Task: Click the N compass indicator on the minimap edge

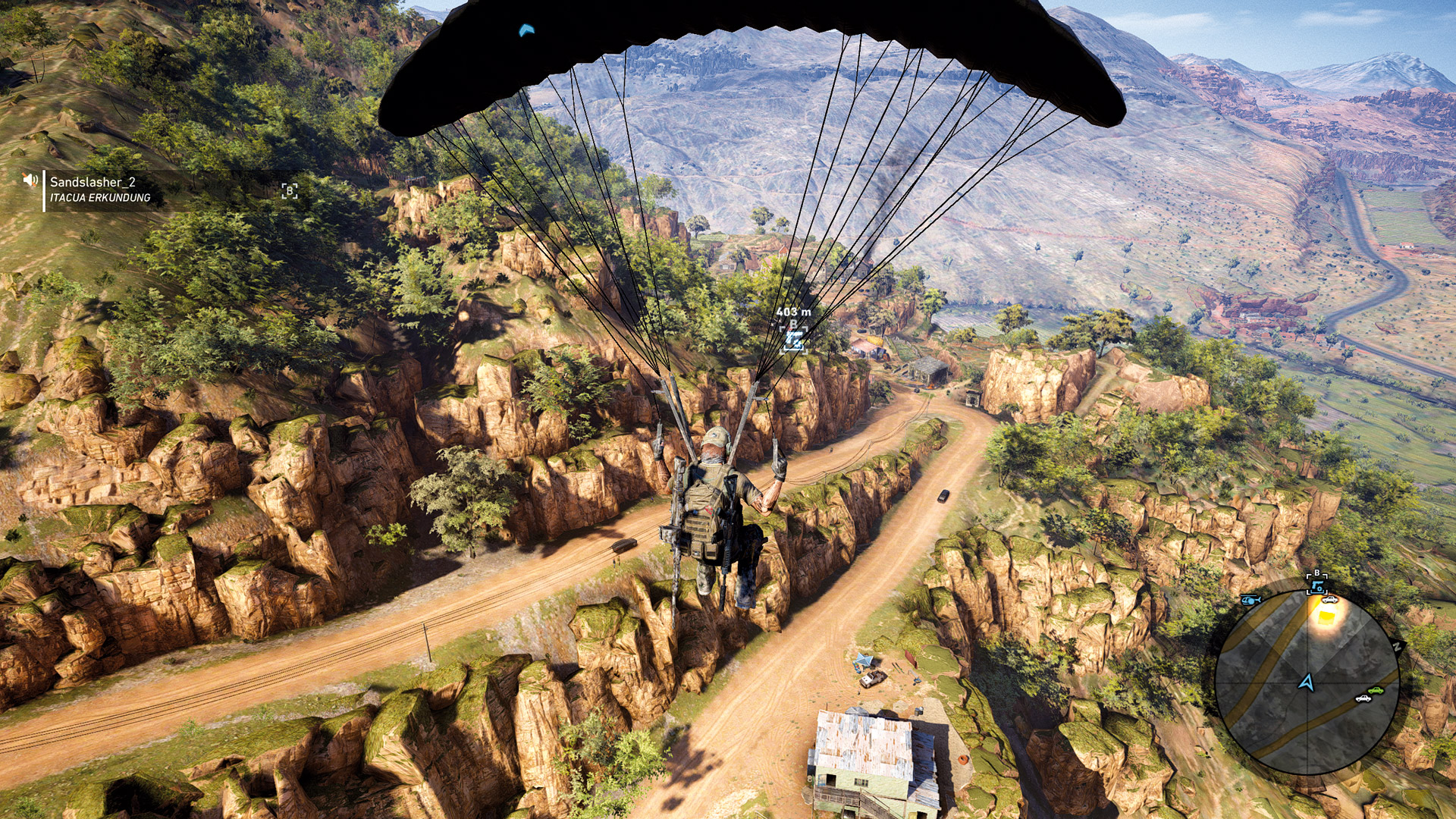Action: [1397, 645]
